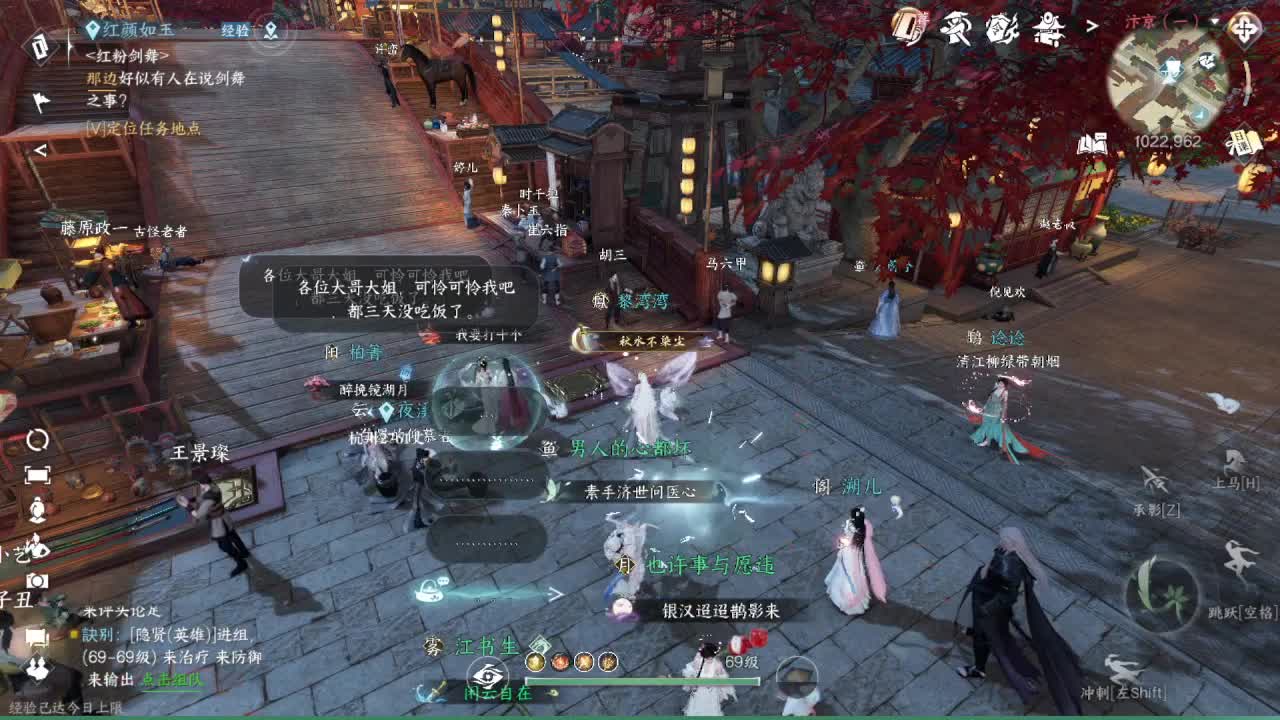
Task: Expand the top bar activities with the chevron
Action: [1090, 27]
